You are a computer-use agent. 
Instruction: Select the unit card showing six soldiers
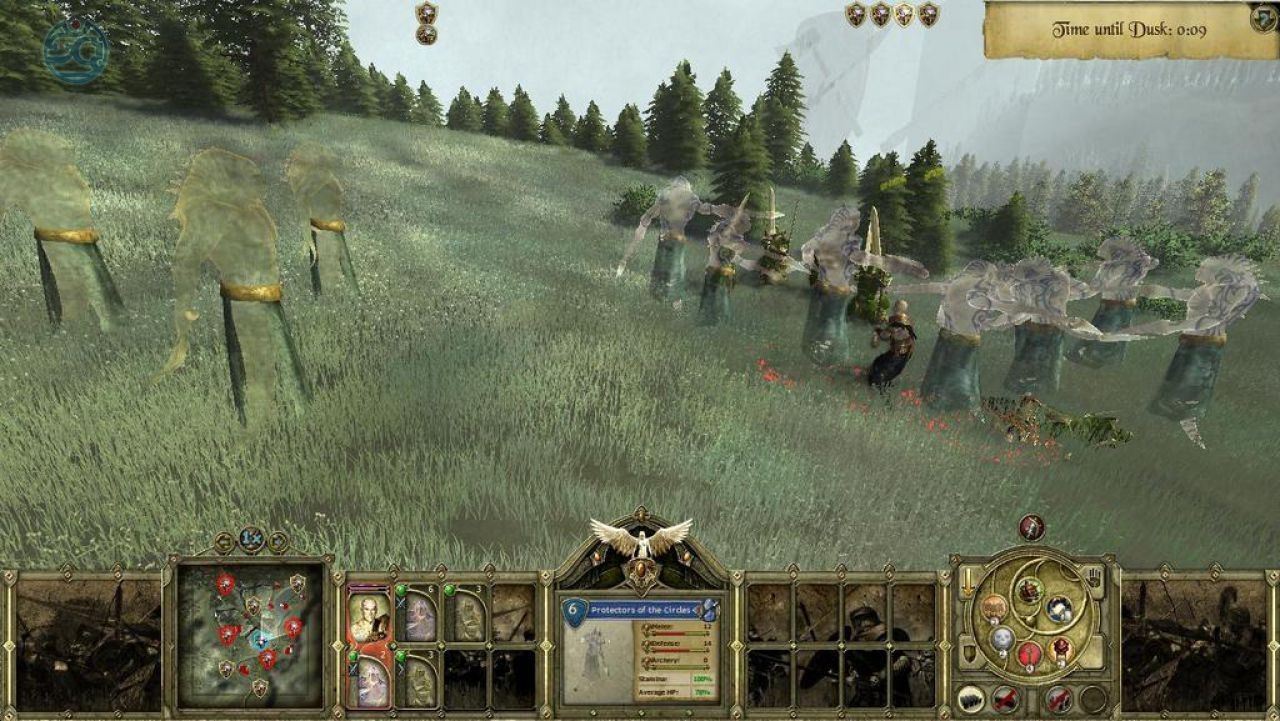pyautogui.click(x=420, y=616)
